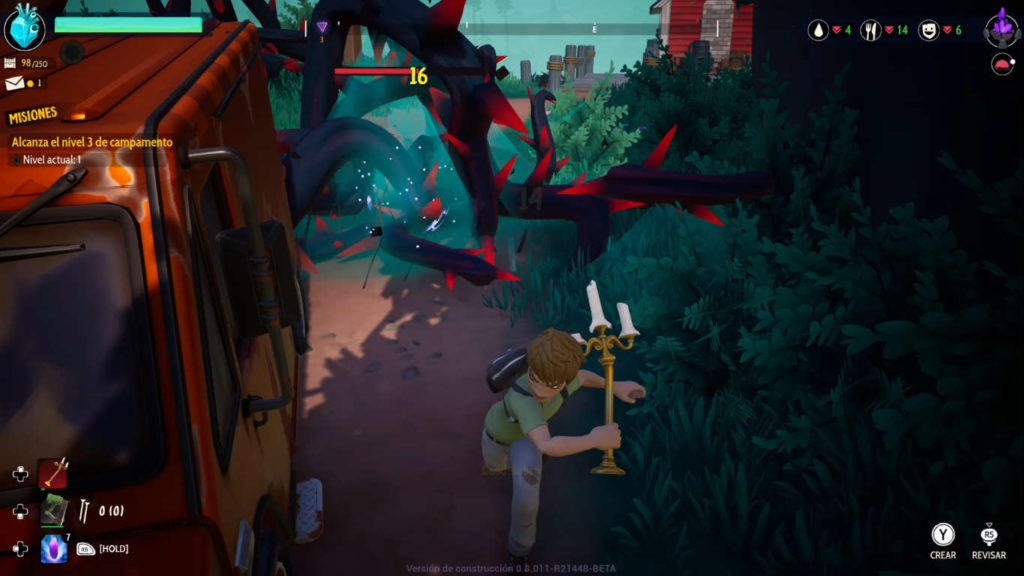The image size is (1024, 576).
Task: Select the purple crystal item slot
Action: 53,548
